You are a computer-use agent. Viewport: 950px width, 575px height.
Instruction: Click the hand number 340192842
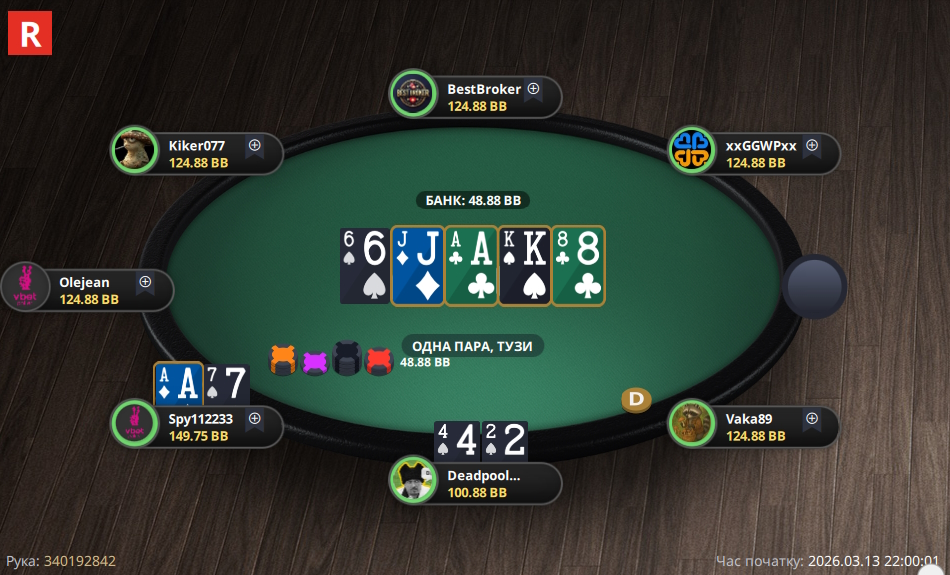click(80, 561)
